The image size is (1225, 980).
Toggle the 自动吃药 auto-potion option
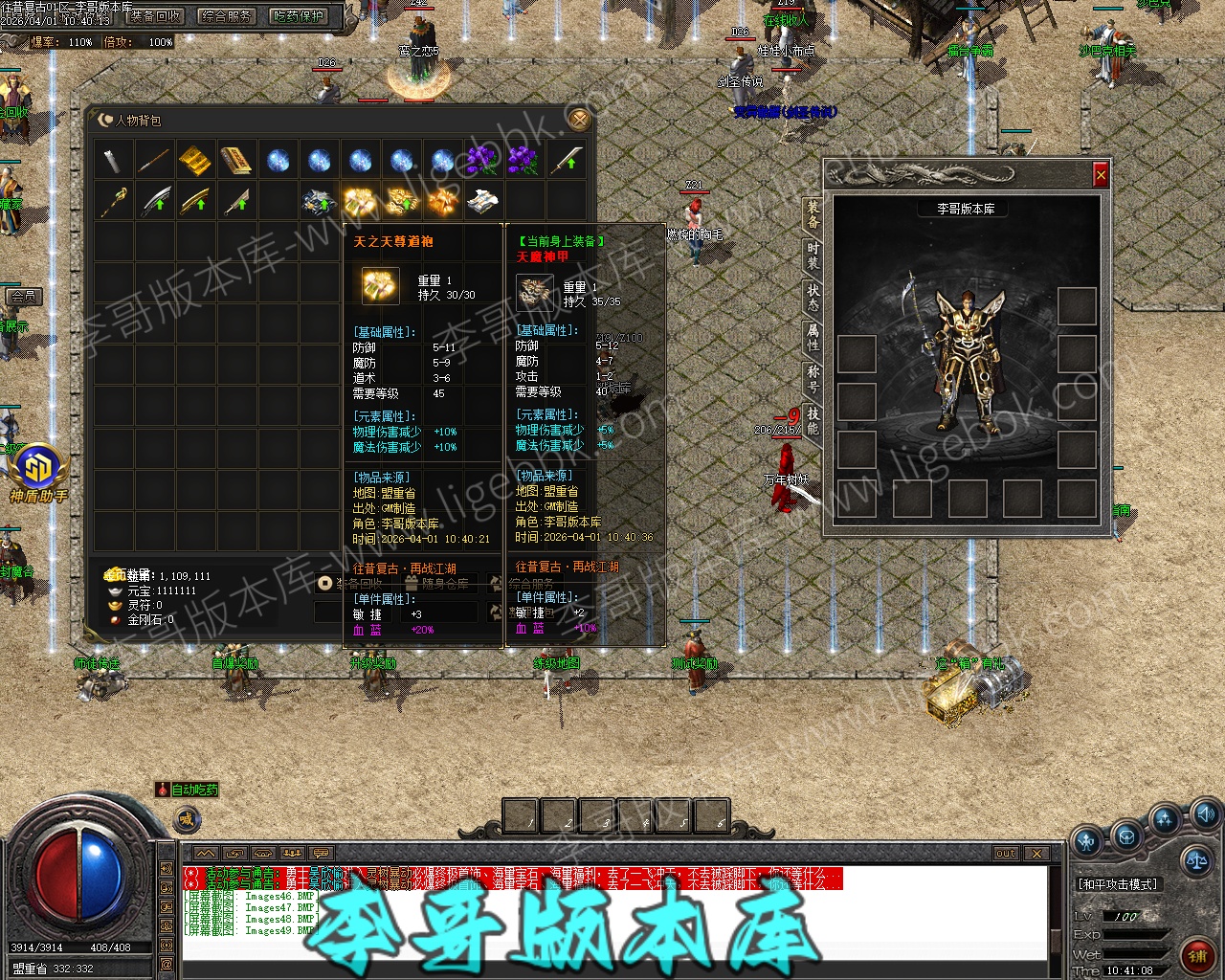point(189,790)
